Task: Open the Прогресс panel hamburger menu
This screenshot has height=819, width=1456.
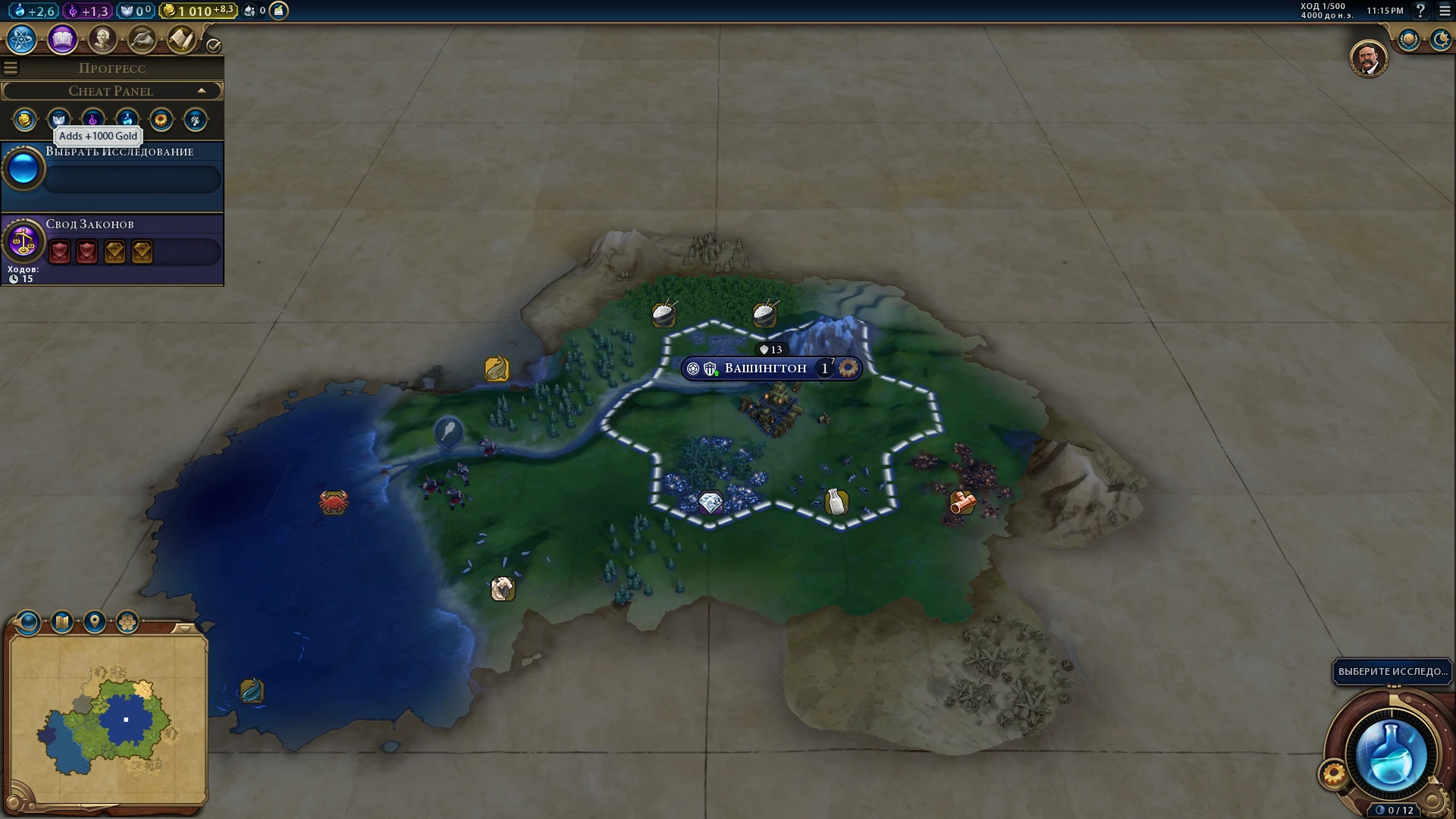Action: coord(10,67)
